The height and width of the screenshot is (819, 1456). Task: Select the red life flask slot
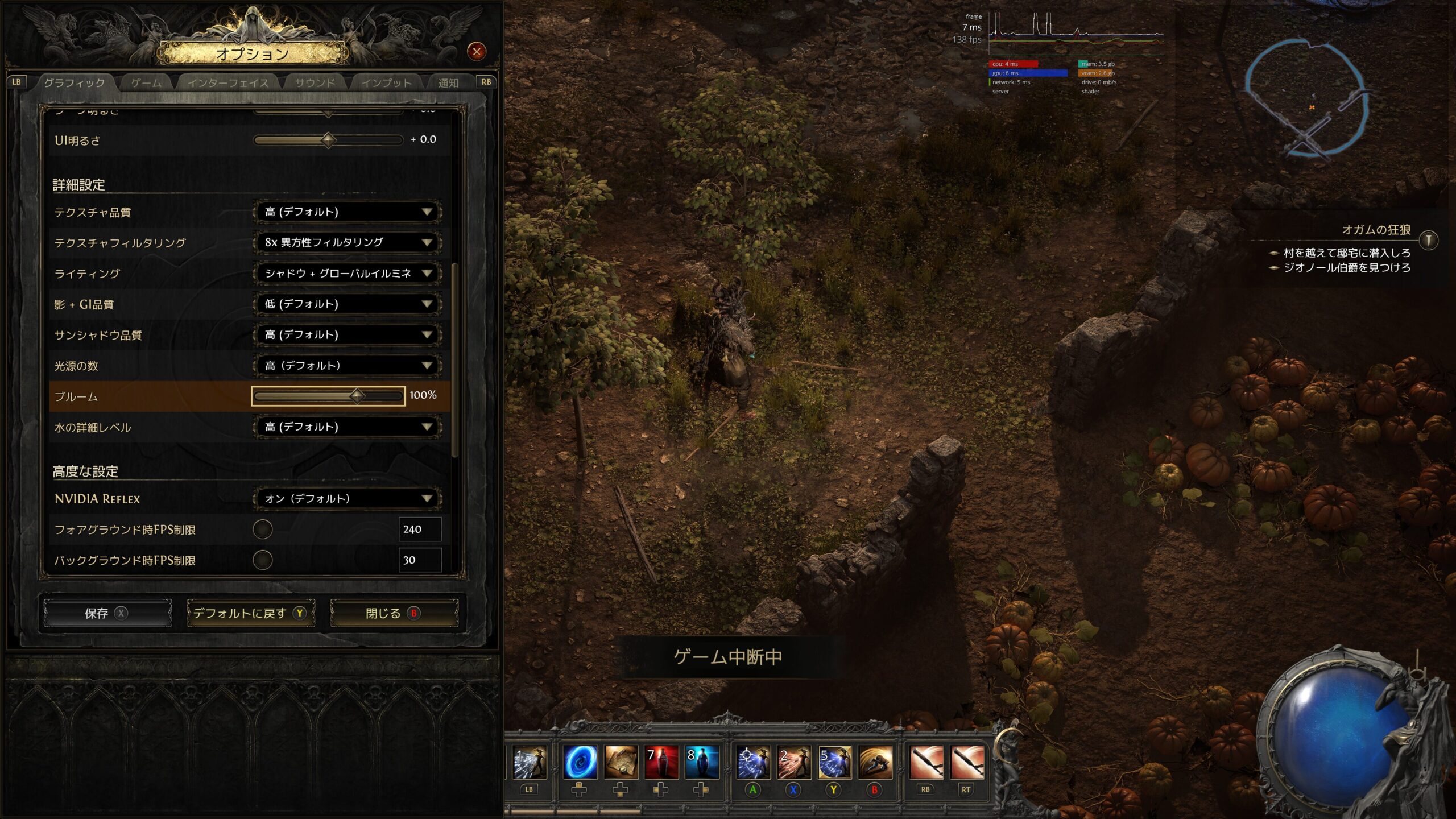[661, 762]
